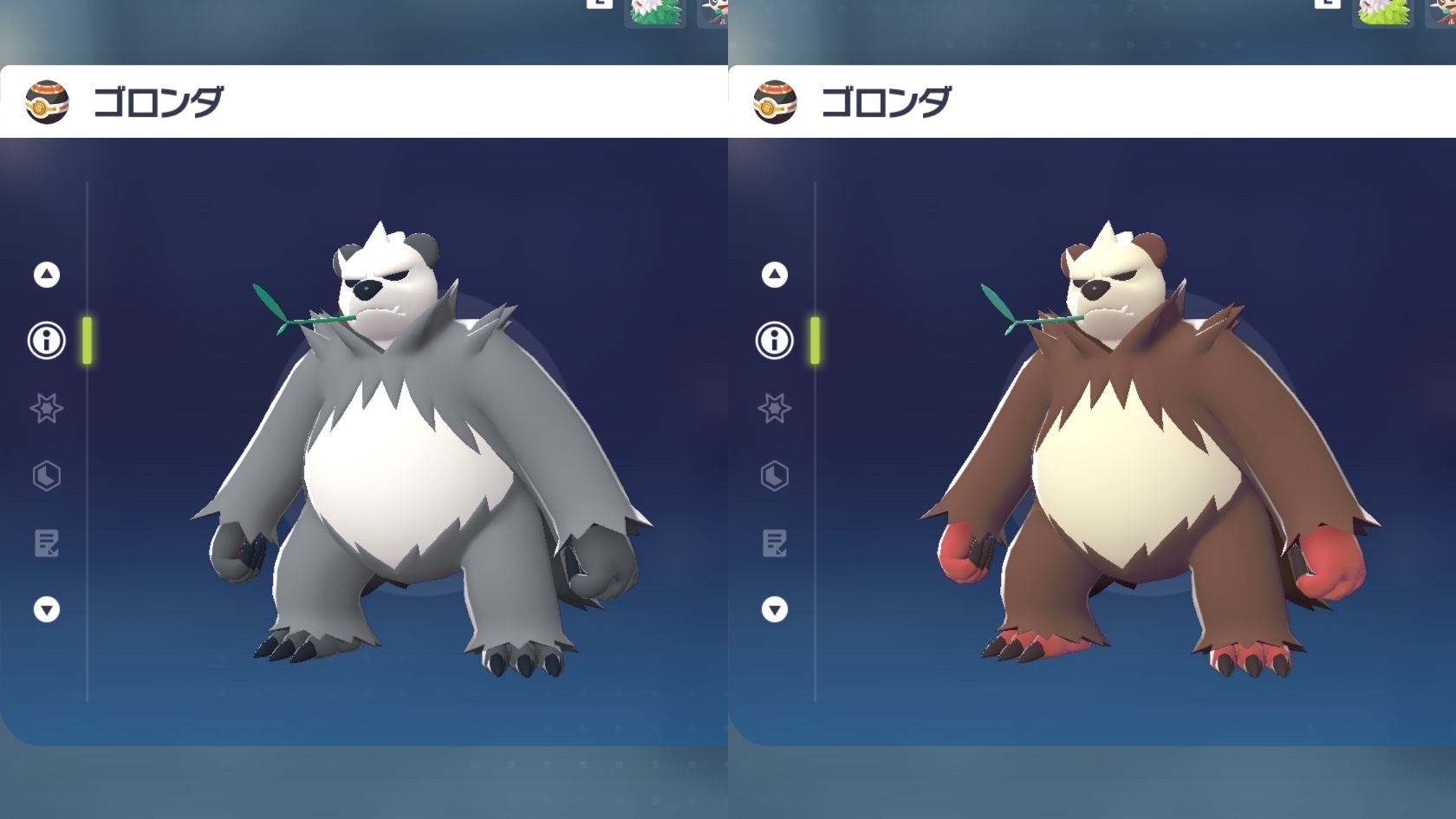Switch to the hexagon tab beside the gray Pangoro
This screenshot has width=1456, height=819.
47,476
